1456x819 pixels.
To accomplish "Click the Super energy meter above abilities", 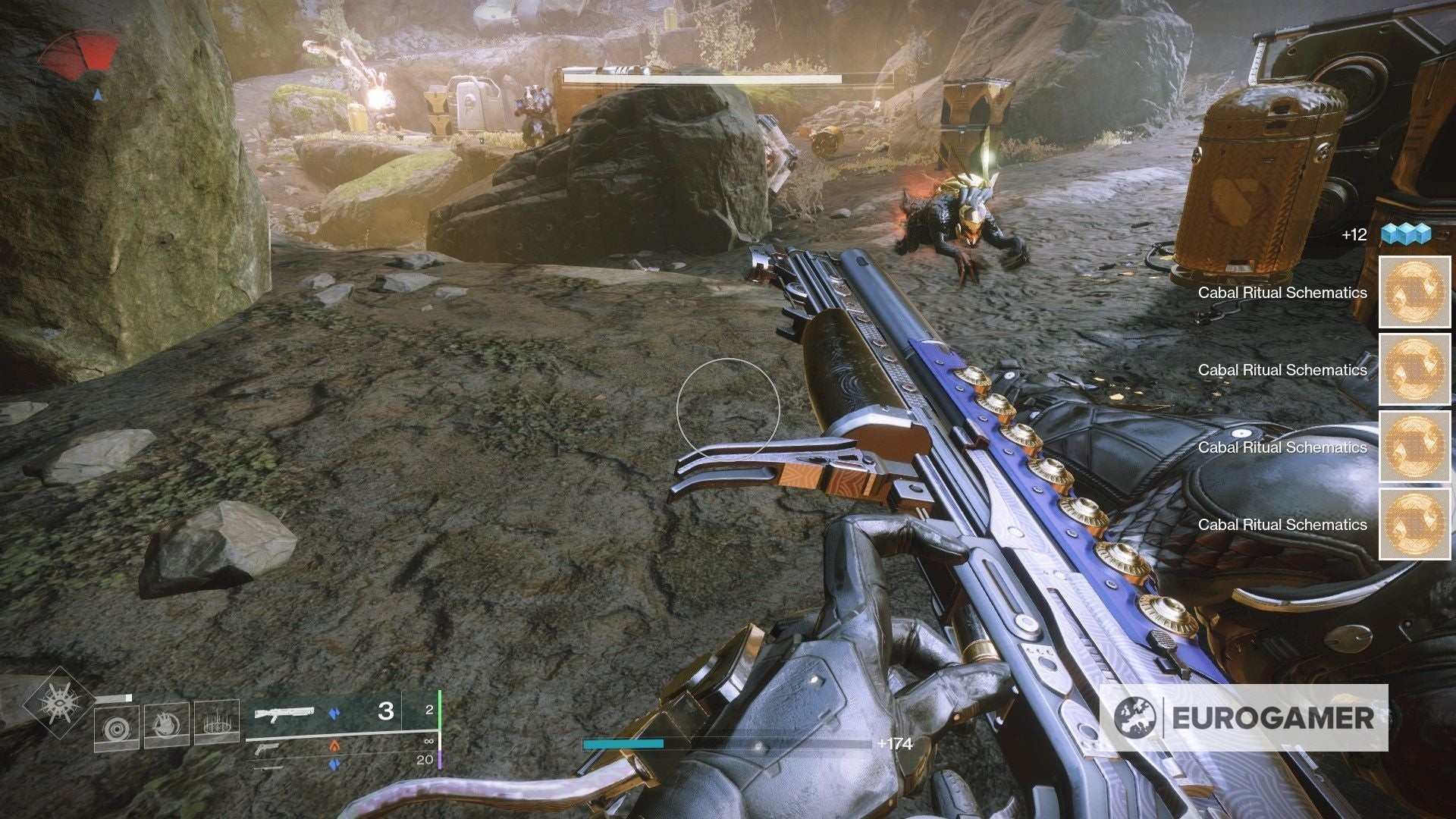I will (112, 696).
